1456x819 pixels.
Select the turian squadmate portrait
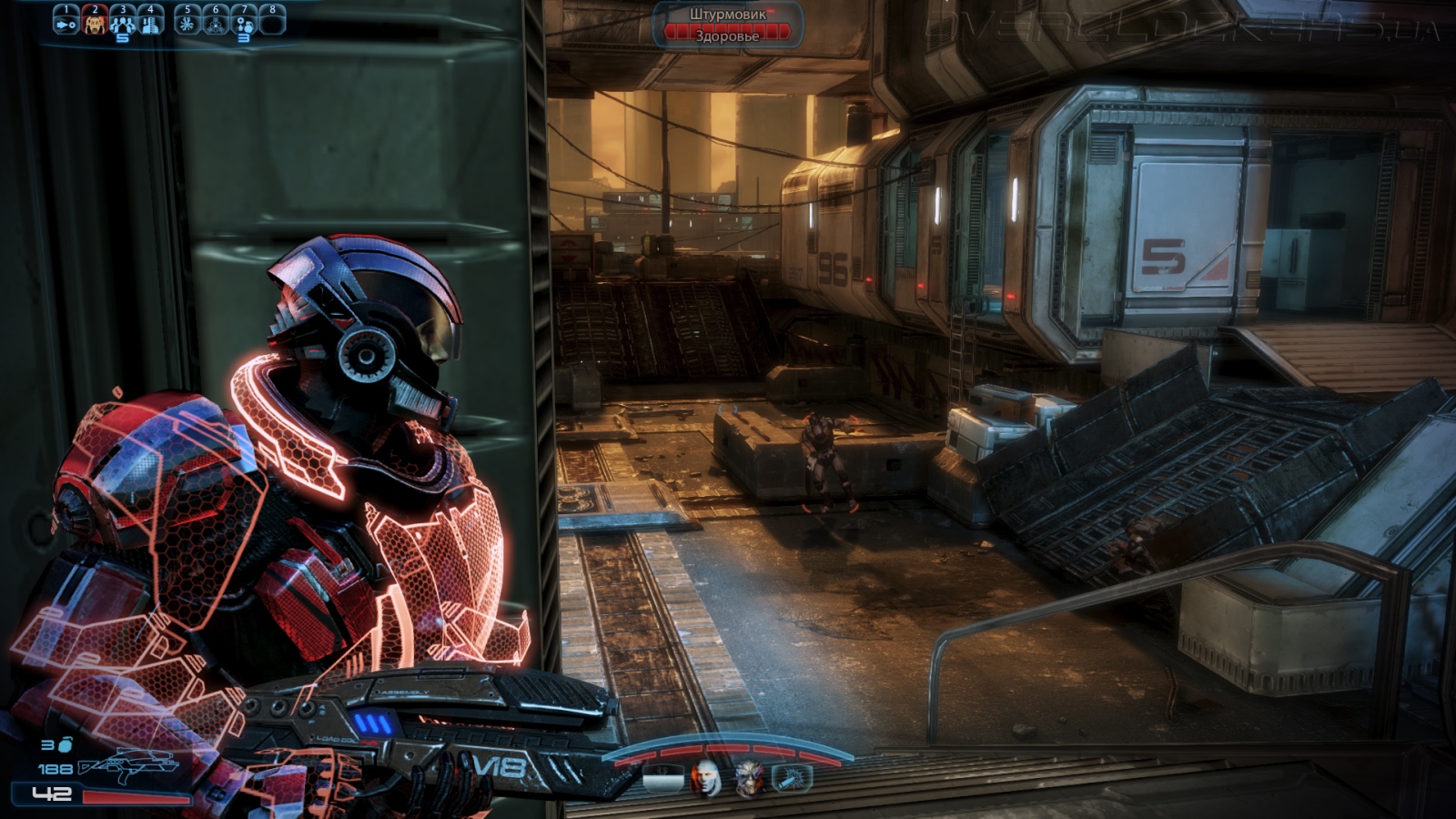(749, 778)
